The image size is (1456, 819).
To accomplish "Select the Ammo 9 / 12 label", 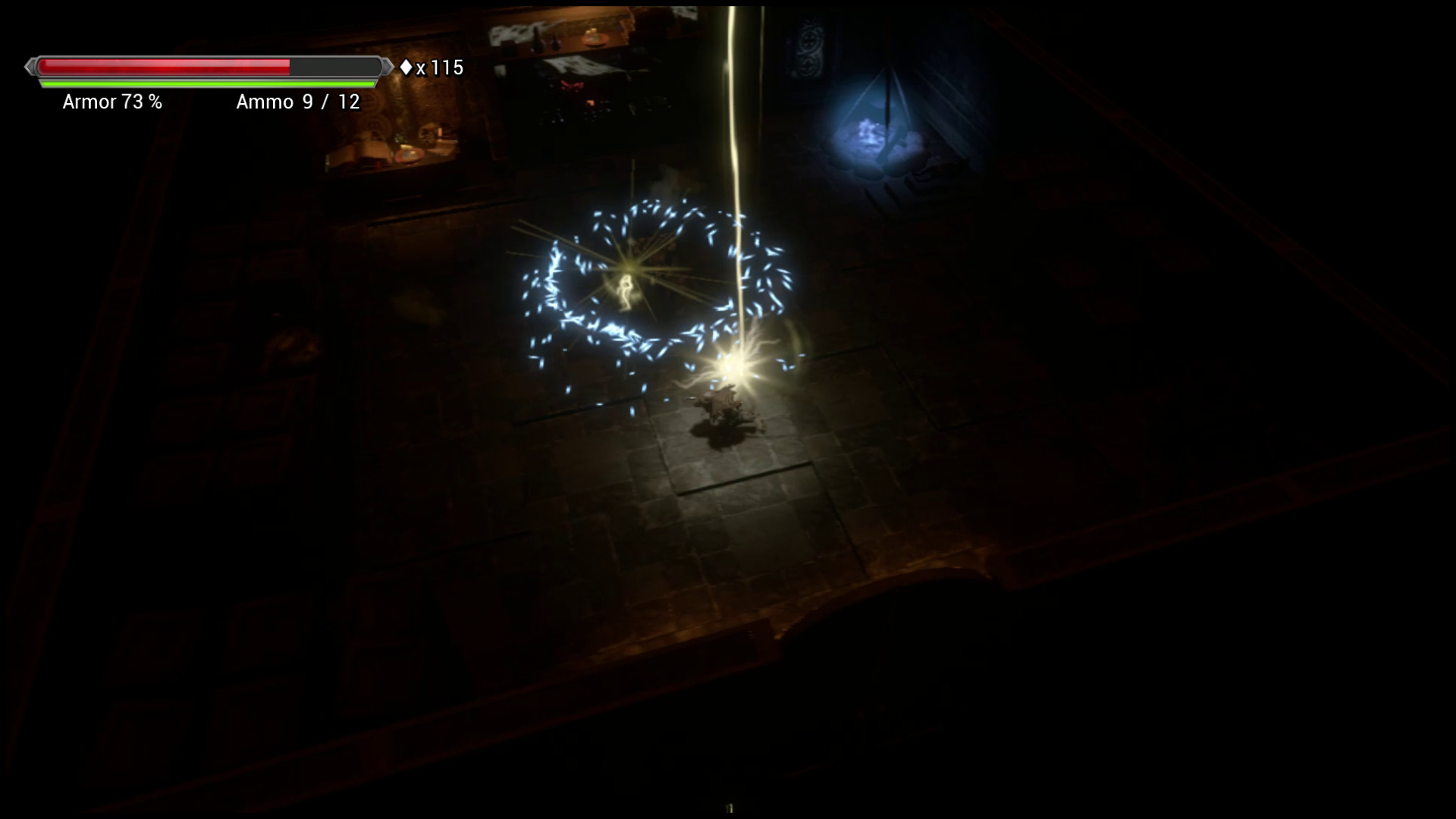I will (x=300, y=102).
